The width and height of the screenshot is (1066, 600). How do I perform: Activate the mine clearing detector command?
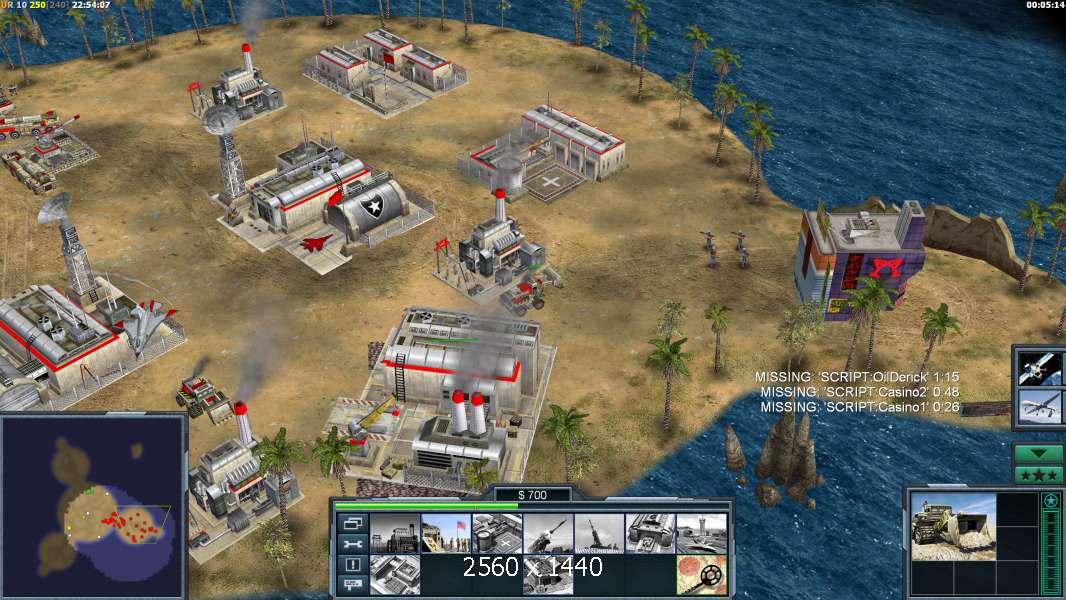pos(701,575)
